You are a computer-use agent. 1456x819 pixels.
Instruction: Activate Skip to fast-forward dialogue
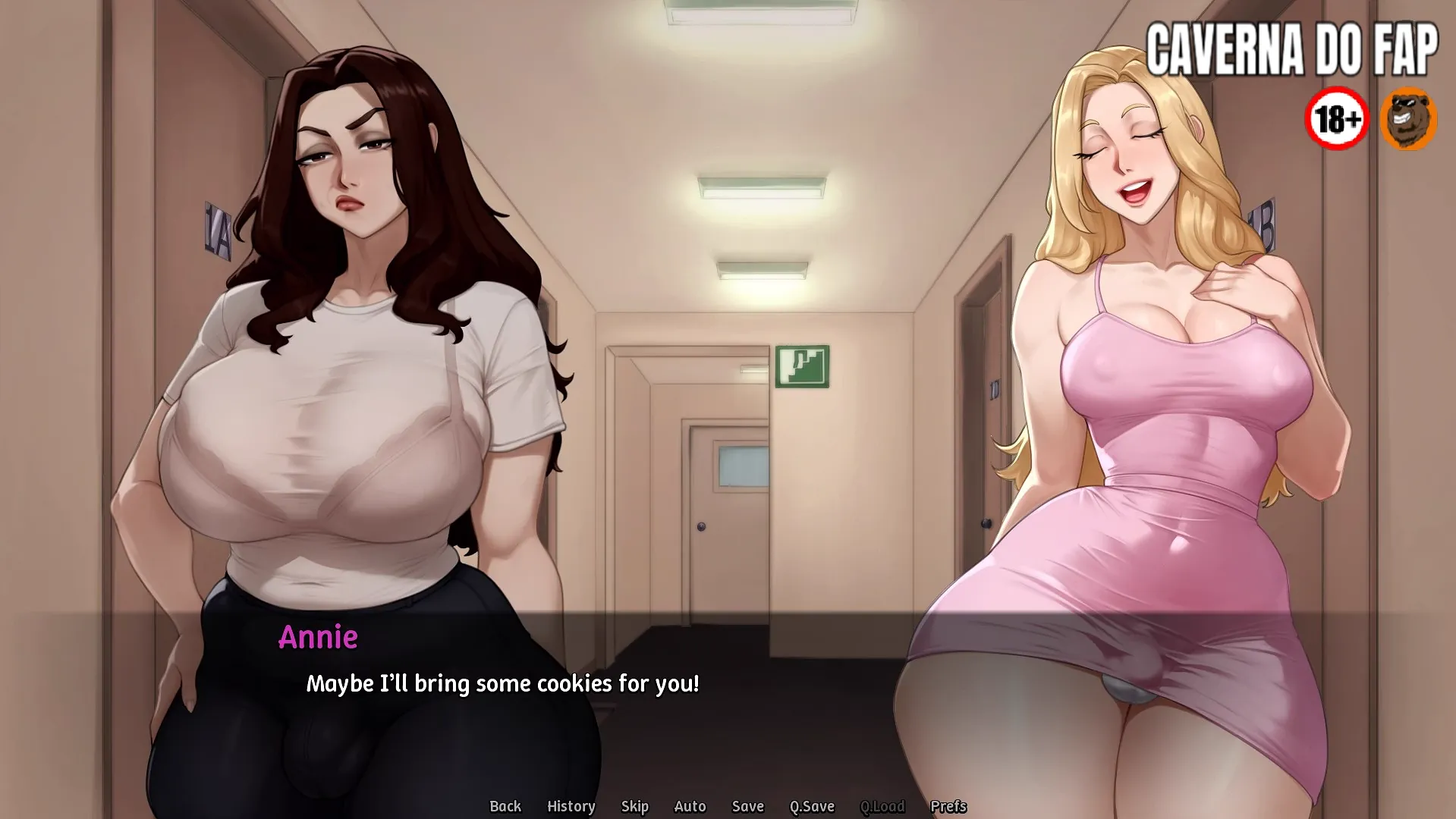coord(634,806)
